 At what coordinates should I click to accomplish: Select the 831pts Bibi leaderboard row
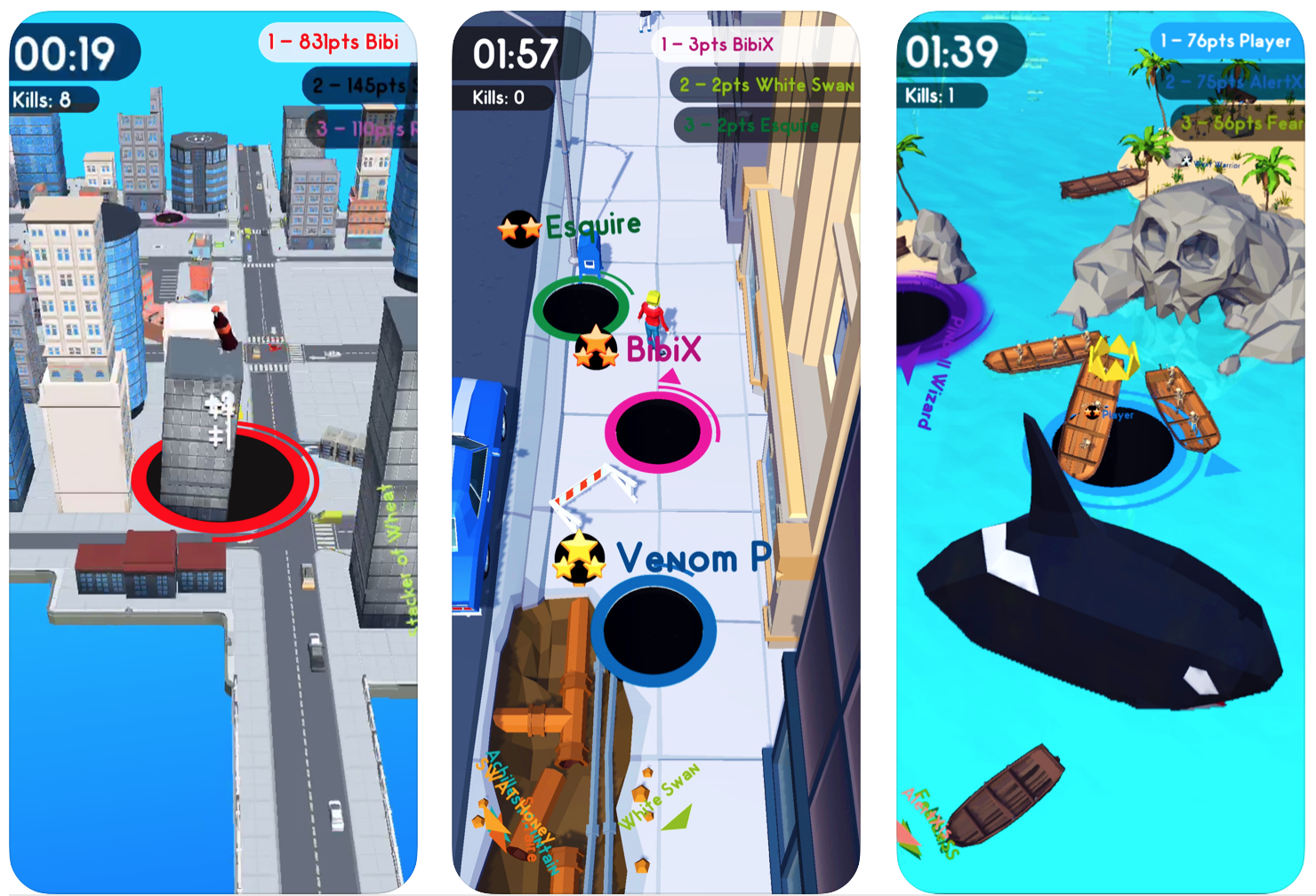pyautogui.click(x=337, y=43)
